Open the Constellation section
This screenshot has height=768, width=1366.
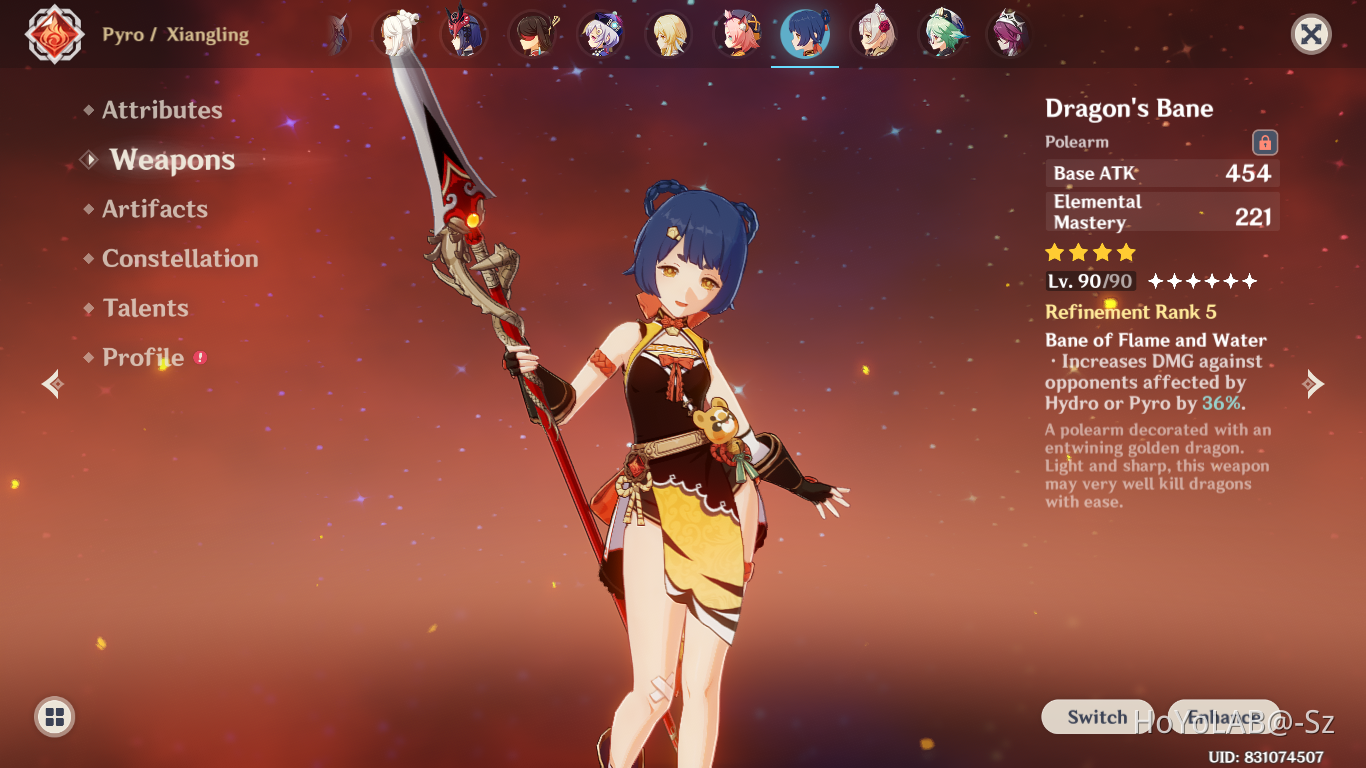coord(180,258)
